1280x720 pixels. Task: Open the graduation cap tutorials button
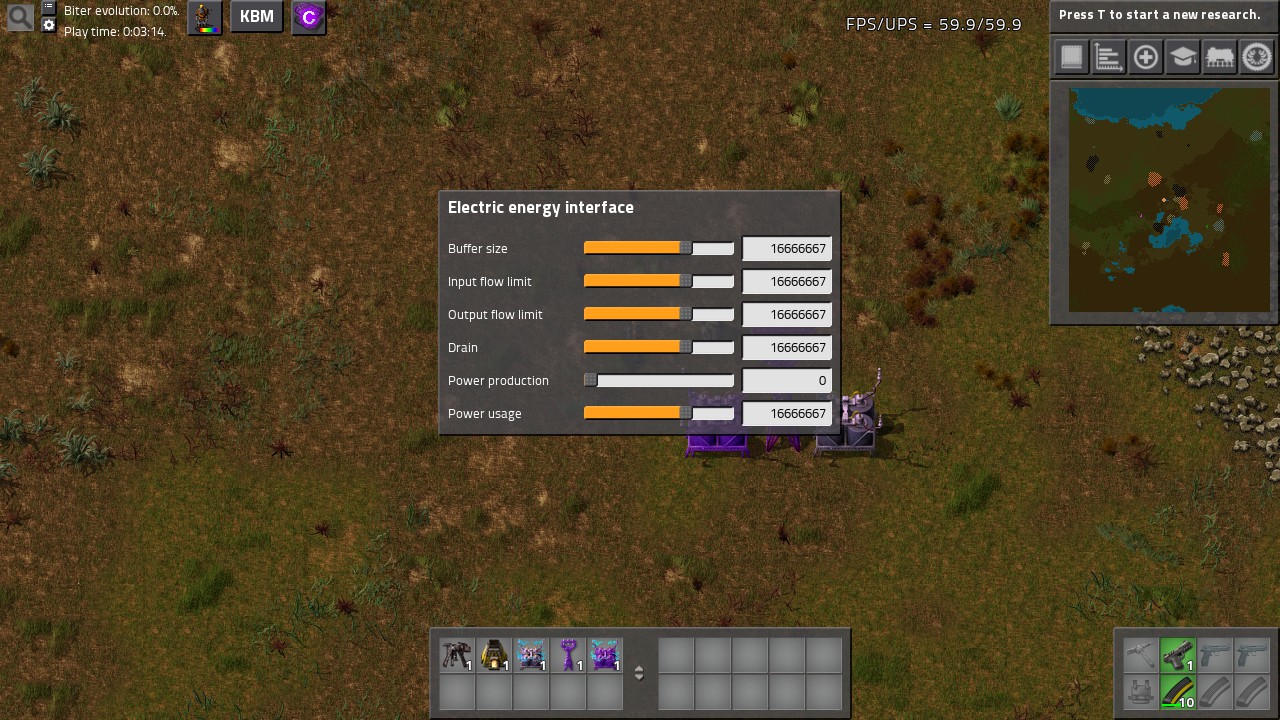tap(1182, 57)
